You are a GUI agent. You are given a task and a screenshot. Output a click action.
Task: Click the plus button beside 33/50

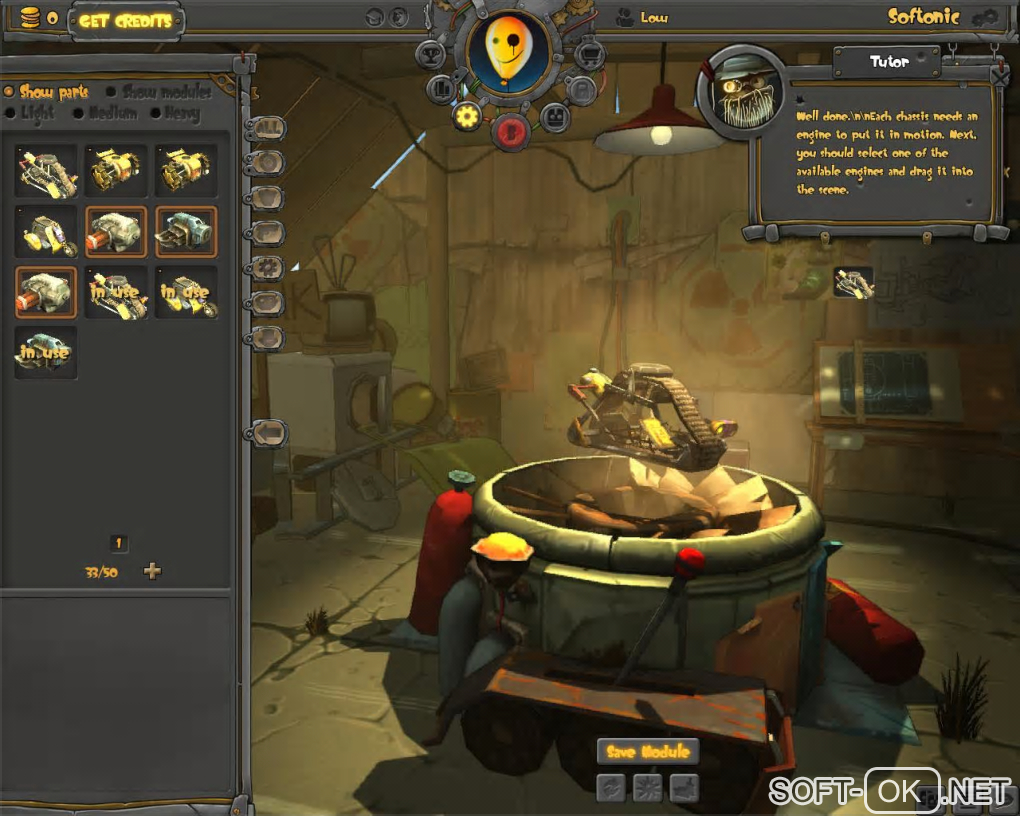[x=152, y=571]
